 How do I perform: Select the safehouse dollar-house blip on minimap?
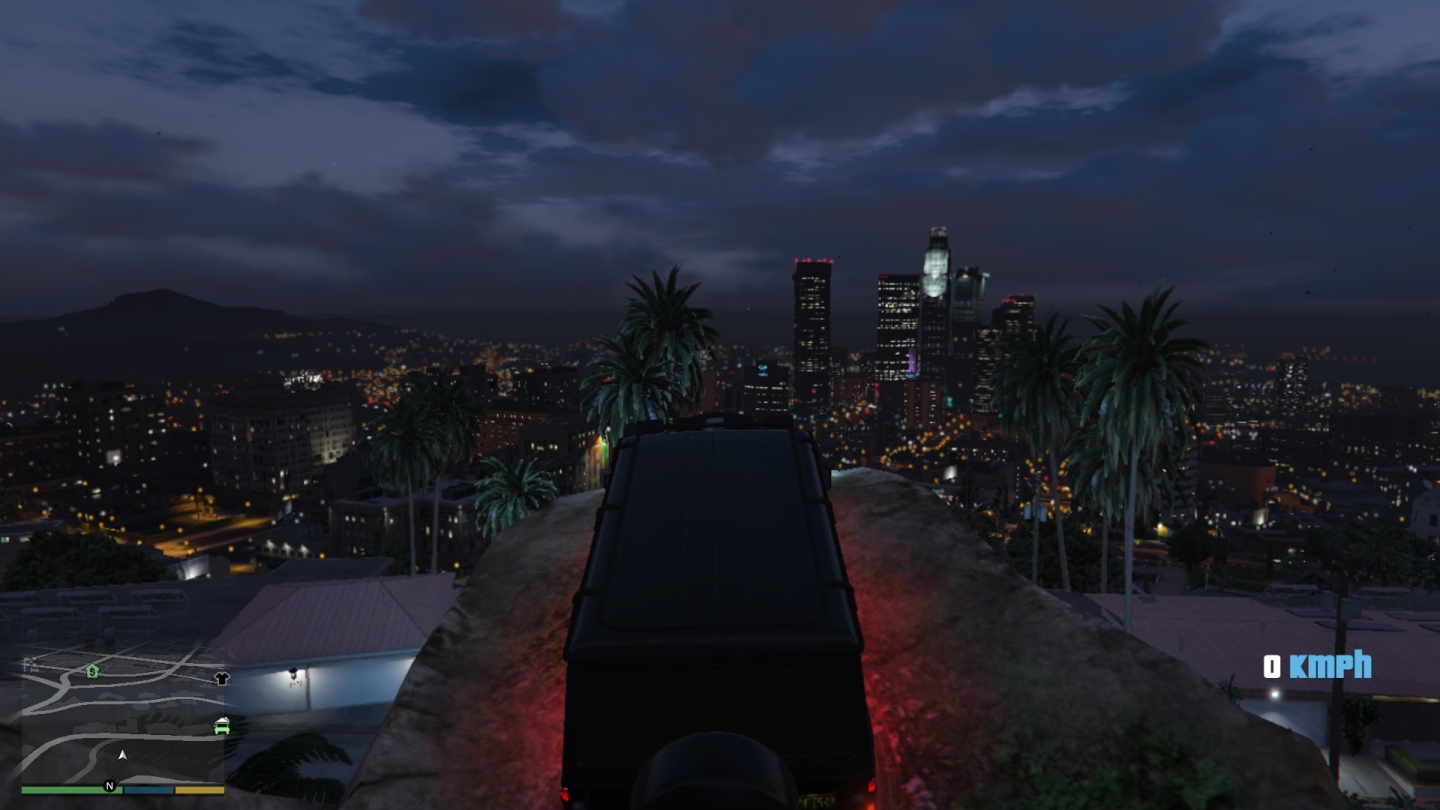point(92,672)
